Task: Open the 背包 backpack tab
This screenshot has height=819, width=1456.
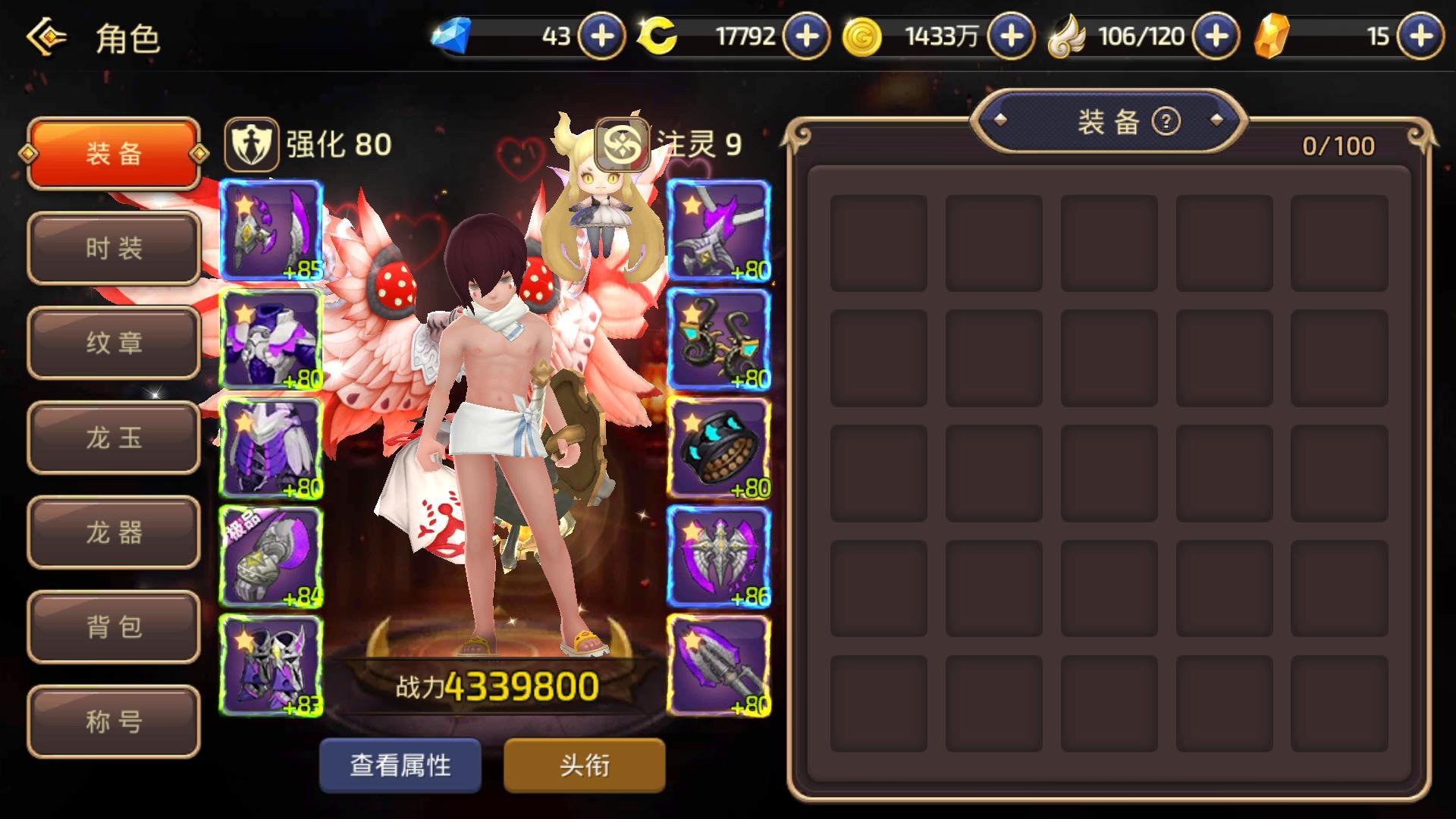Action: (x=114, y=627)
